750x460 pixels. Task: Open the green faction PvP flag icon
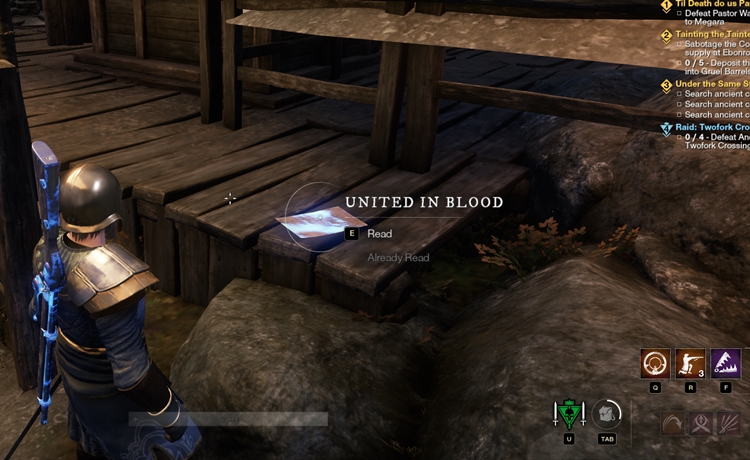click(x=569, y=414)
